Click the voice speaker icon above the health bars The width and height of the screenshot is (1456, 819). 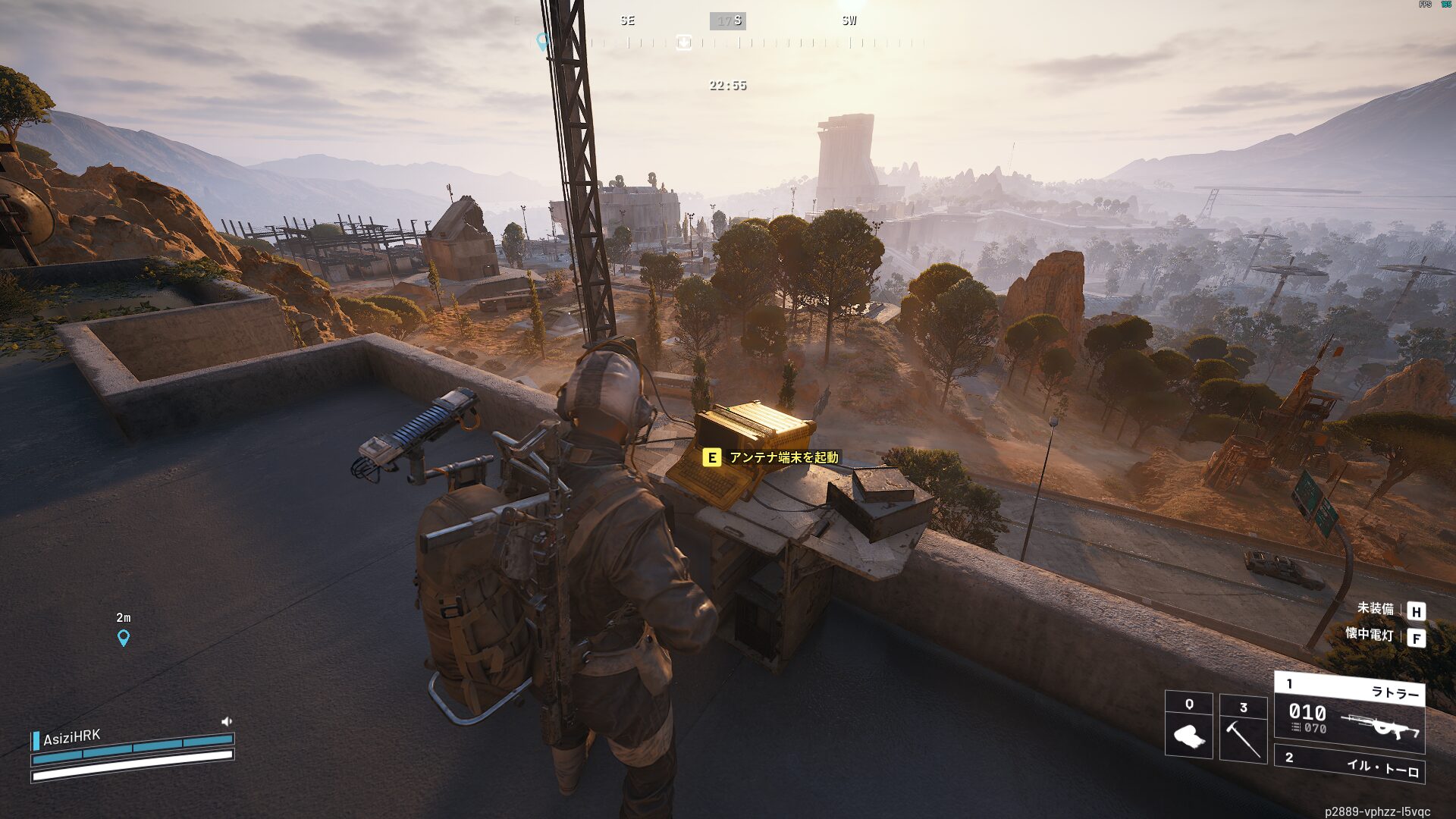pyautogui.click(x=226, y=721)
